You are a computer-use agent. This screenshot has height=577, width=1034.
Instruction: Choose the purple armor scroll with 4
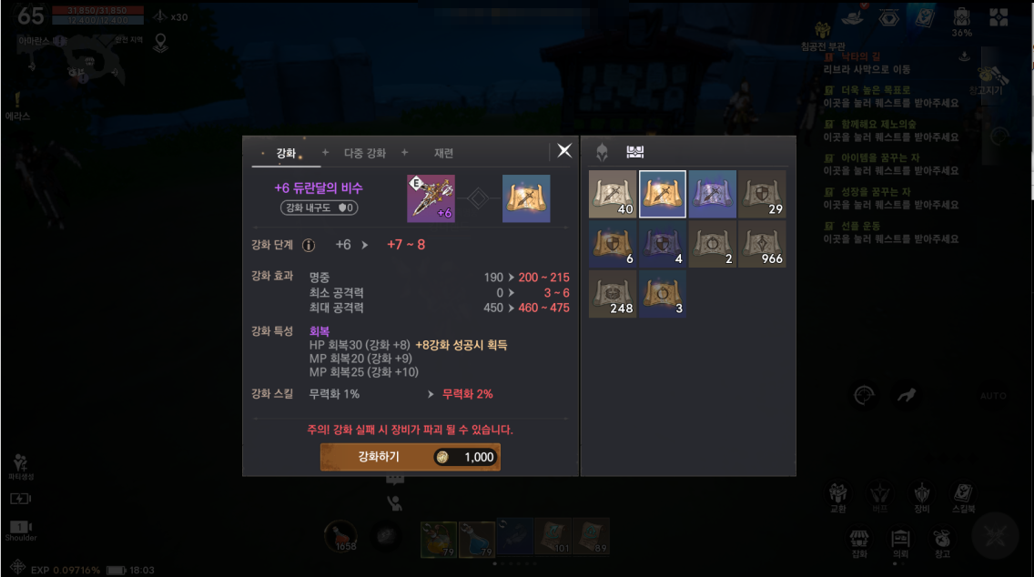(662, 244)
